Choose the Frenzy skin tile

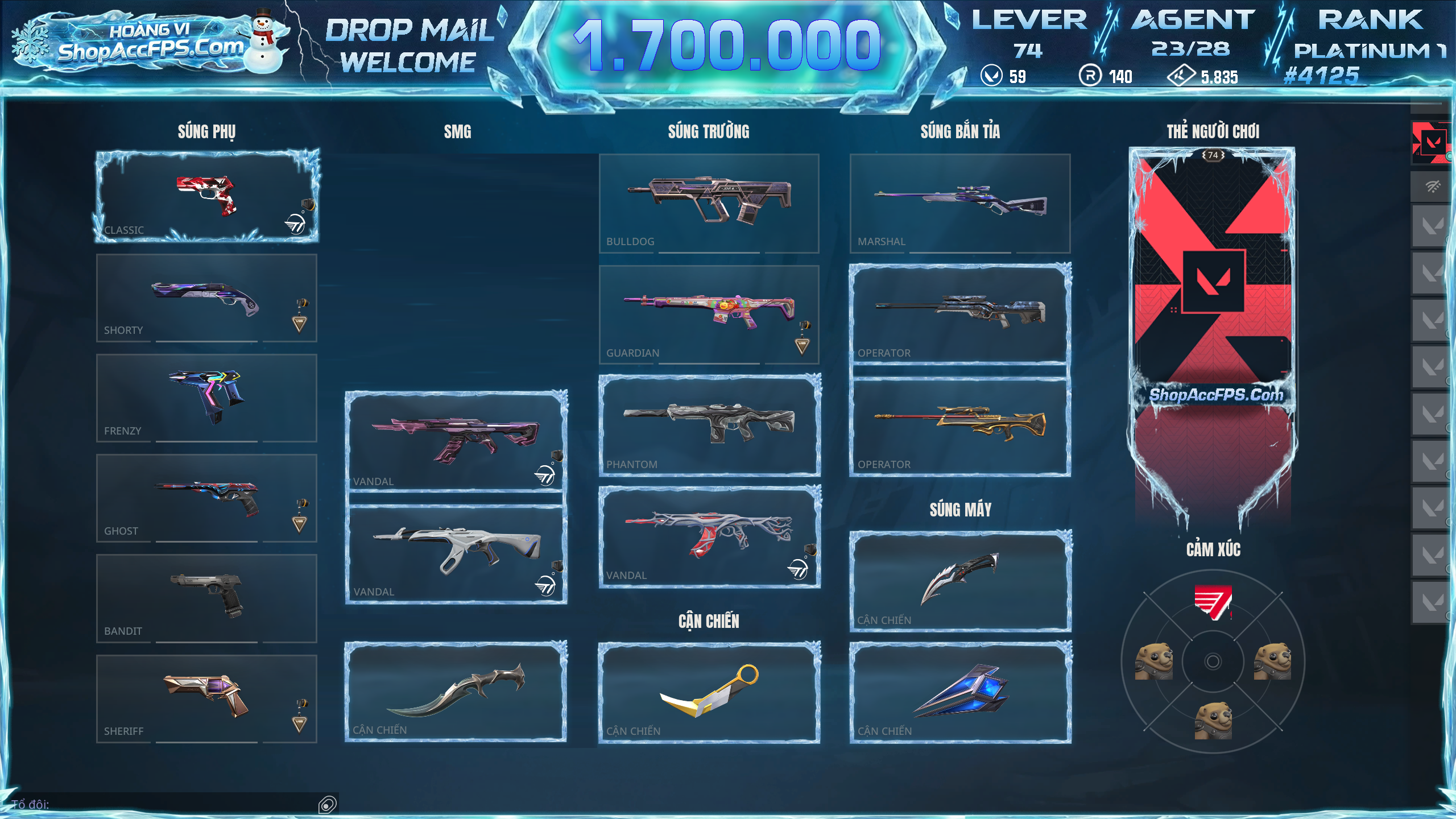(206, 398)
